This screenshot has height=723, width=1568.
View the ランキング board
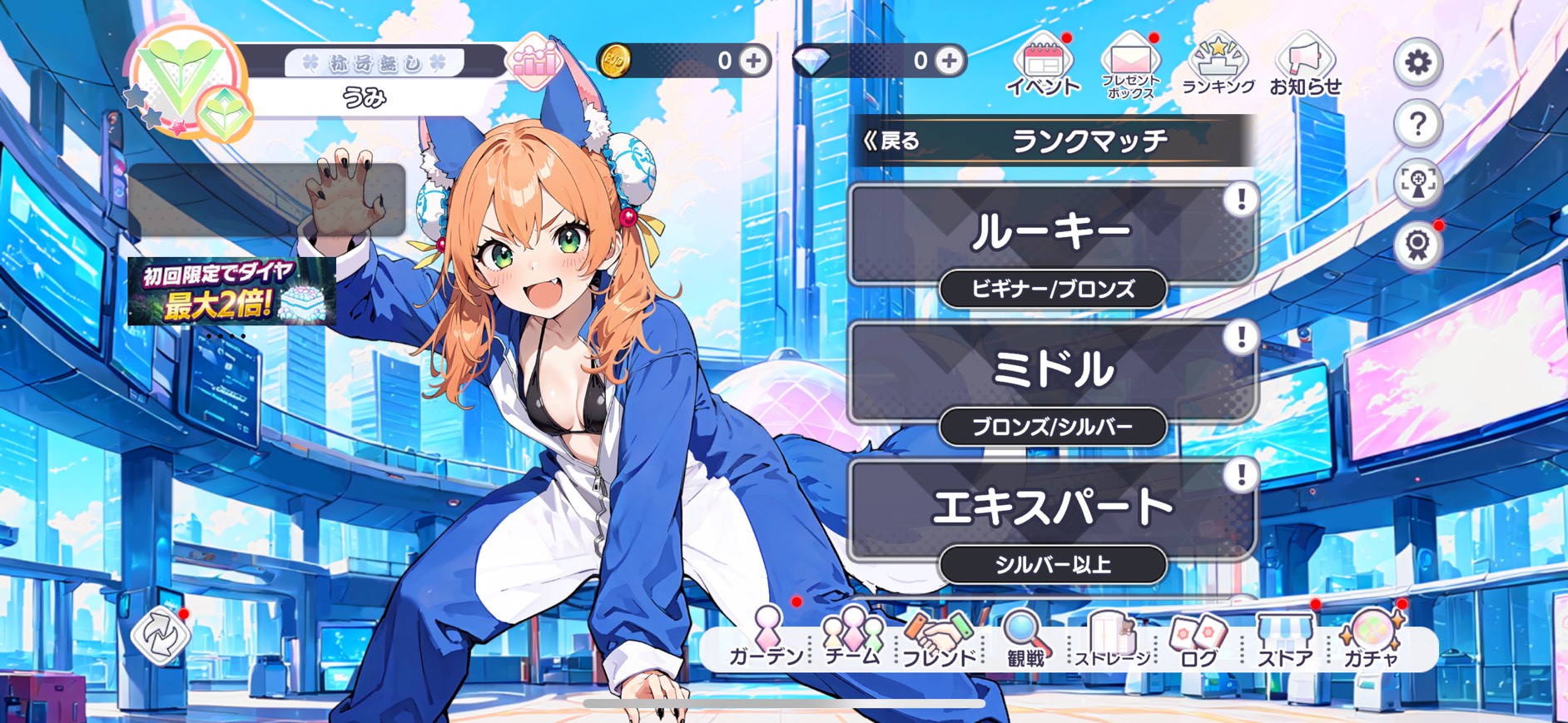1218,67
